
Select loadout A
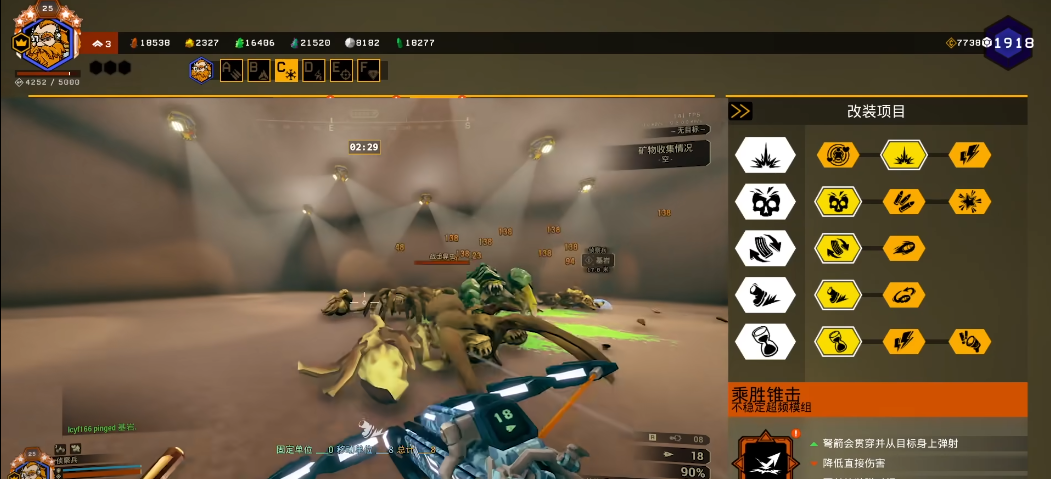(231, 70)
